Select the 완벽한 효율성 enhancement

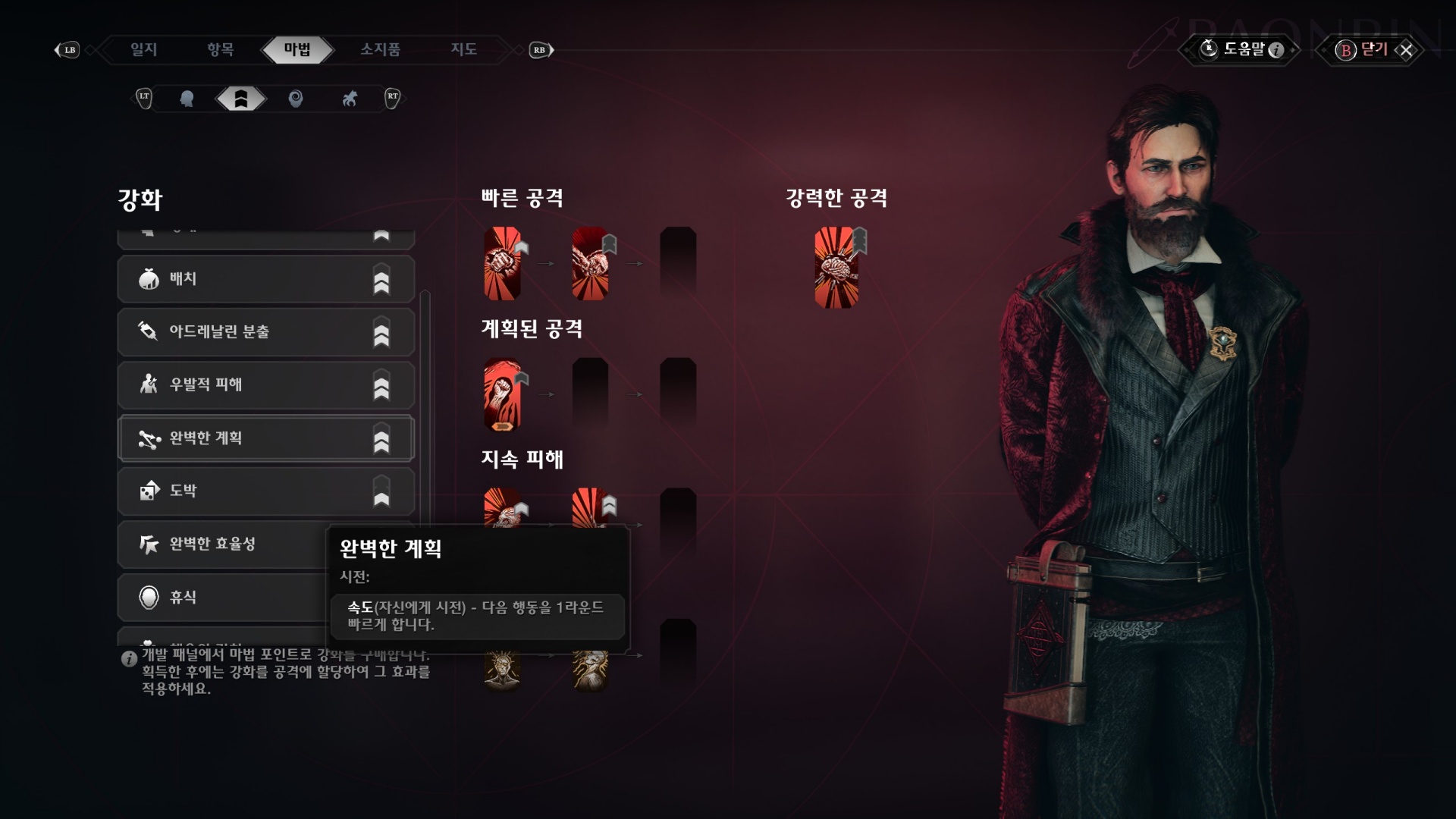click(220, 544)
